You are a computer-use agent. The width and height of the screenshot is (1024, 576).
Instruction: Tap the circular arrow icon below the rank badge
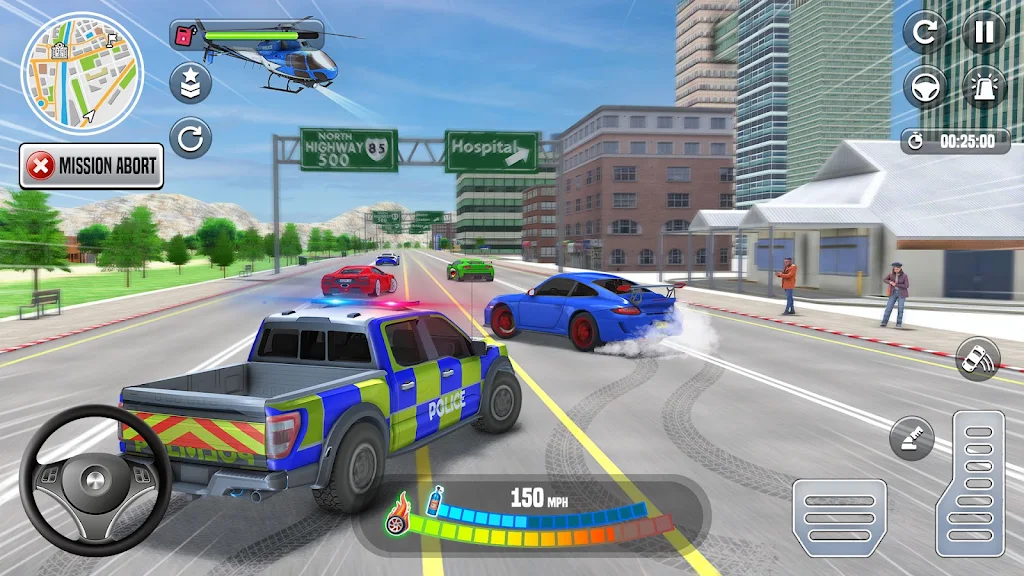(190, 137)
